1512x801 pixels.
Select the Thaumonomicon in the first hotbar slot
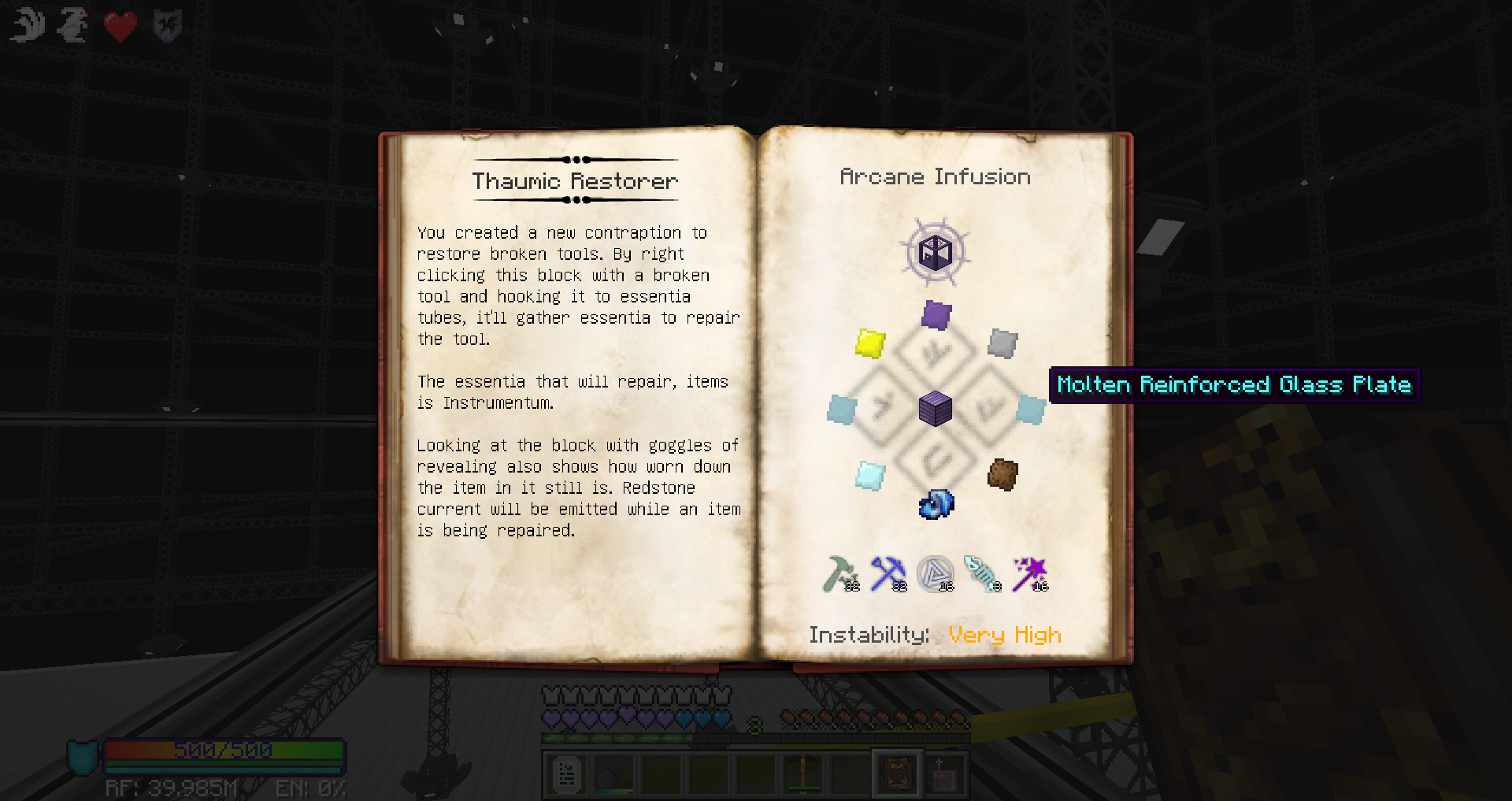click(565, 773)
